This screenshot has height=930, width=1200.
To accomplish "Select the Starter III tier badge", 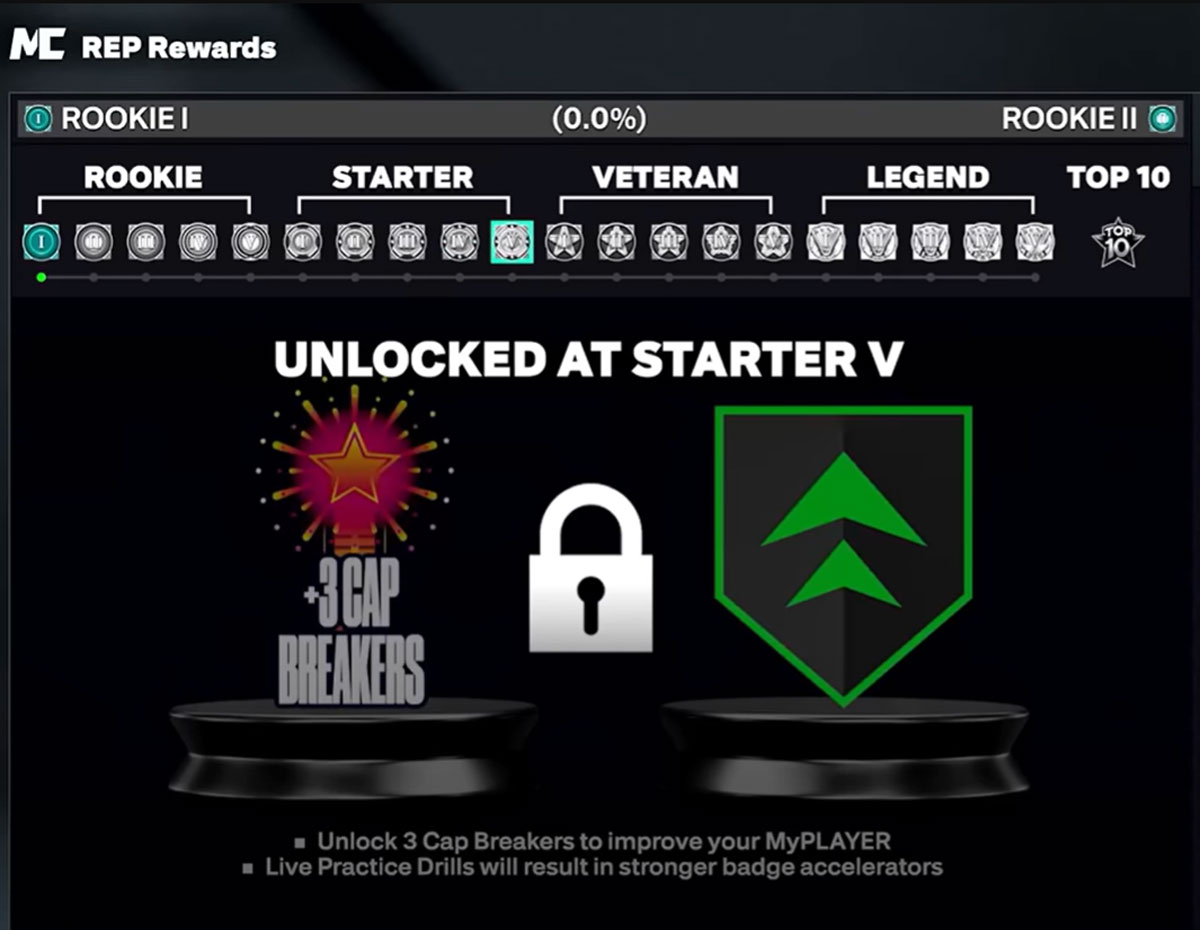I will [x=407, y=242].
